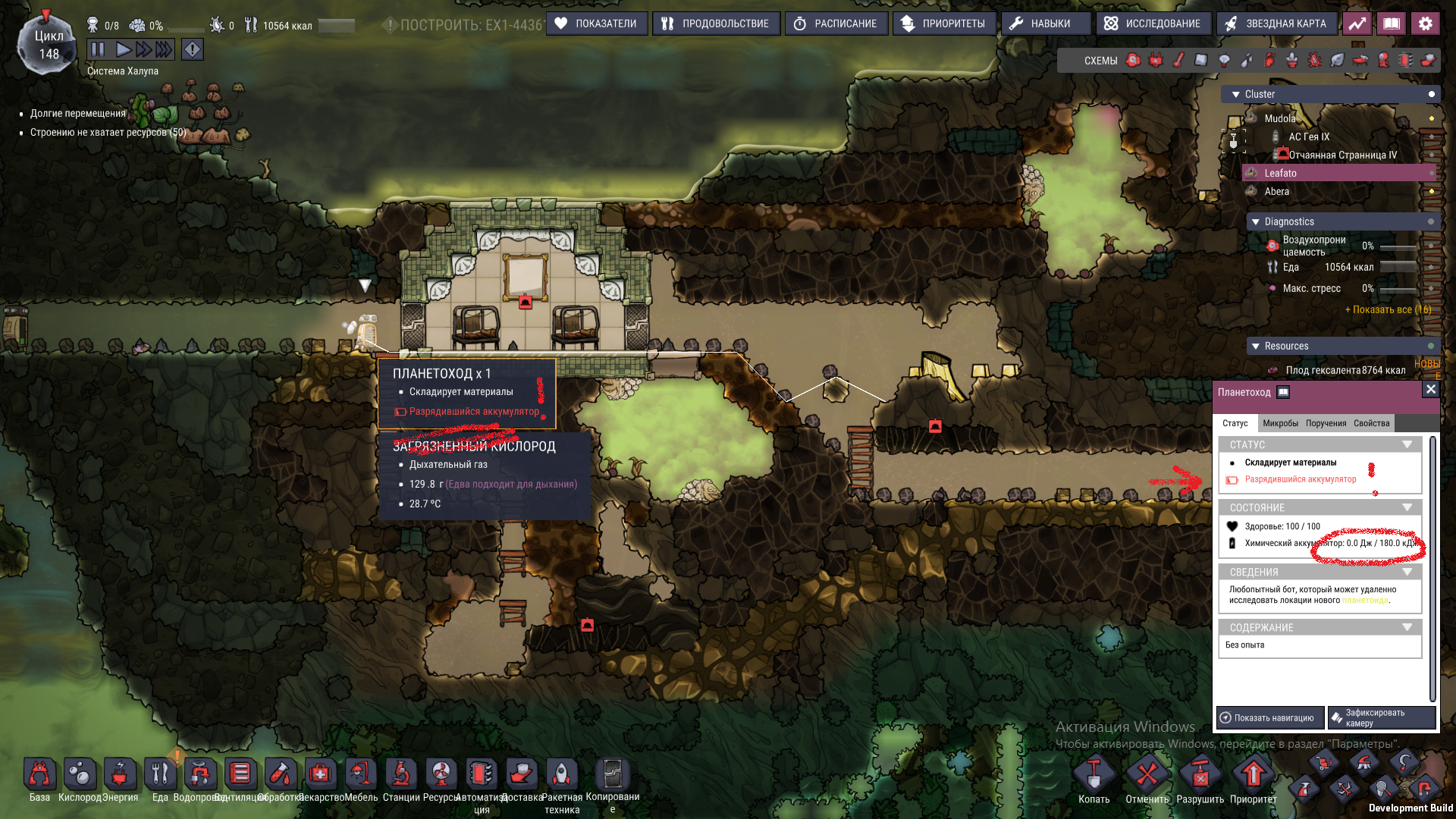Viewport: 1456px width, 819px height.
Task: Open the Расписание schedule menu
Action: [x=836, y=24]
